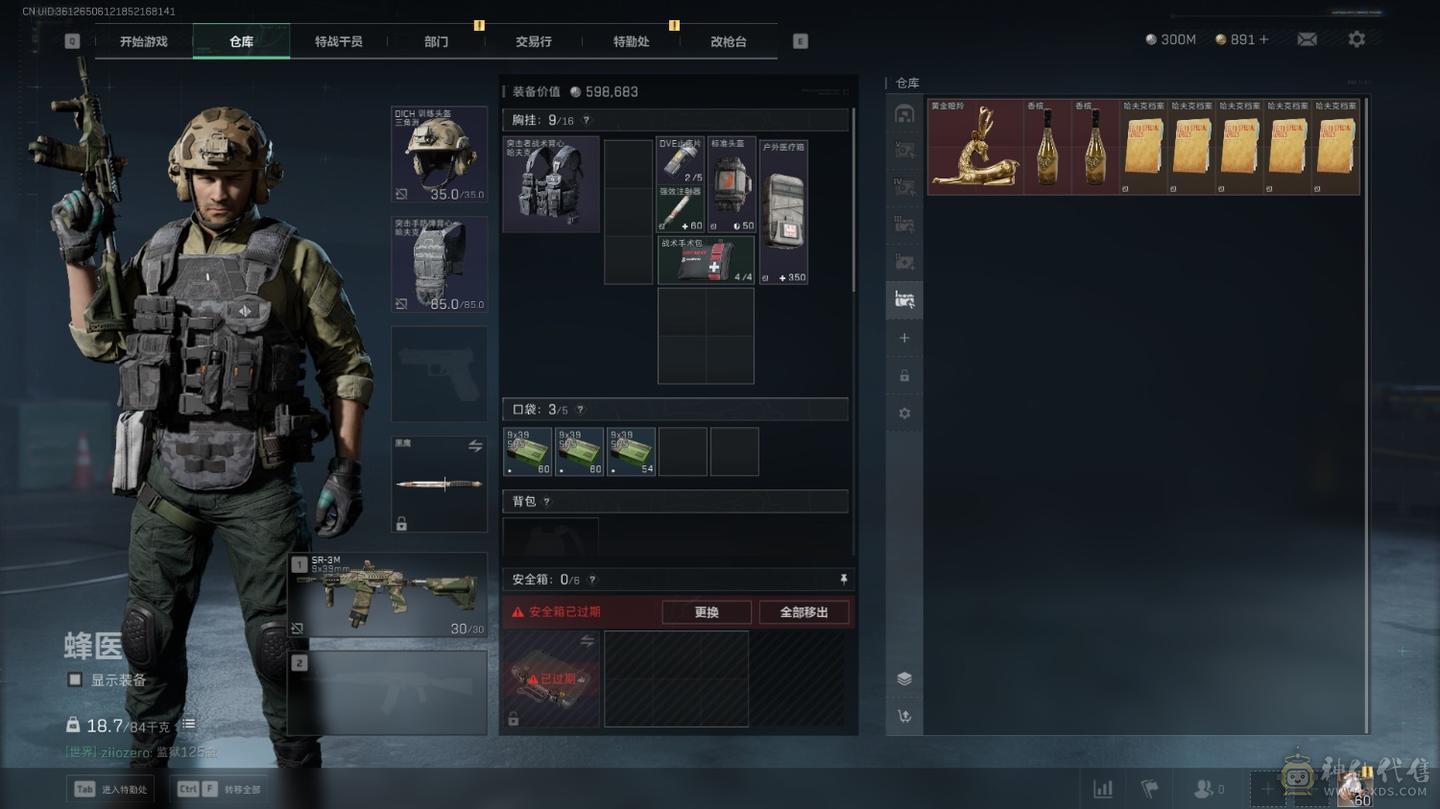Select the outdoor medical pouch item
This screenshot has height=809, width=1440.
coord(783,212)
